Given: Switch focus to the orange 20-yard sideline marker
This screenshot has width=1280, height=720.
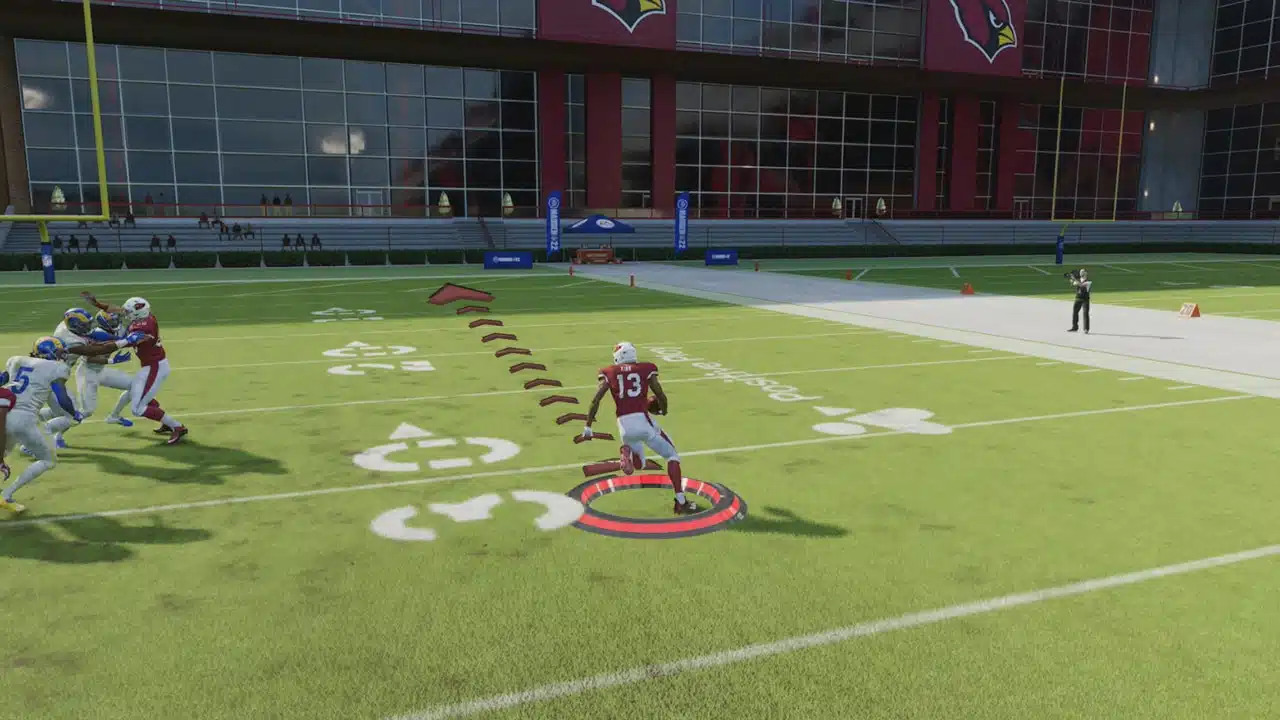Looking at the screenshot, I should click(1190, 308).
